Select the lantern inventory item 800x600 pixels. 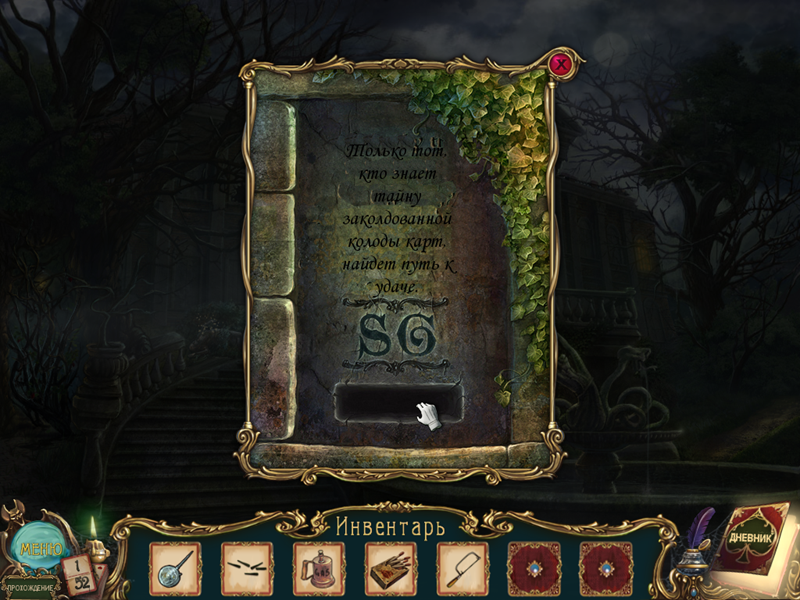[x=318, y=567]
